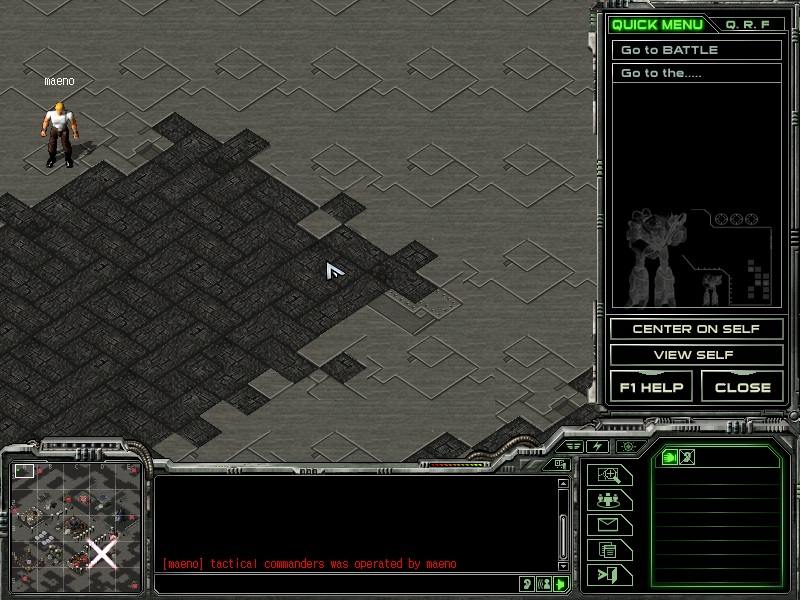
Task: Close the quick menu panel
Action: (x=742, y=387)
